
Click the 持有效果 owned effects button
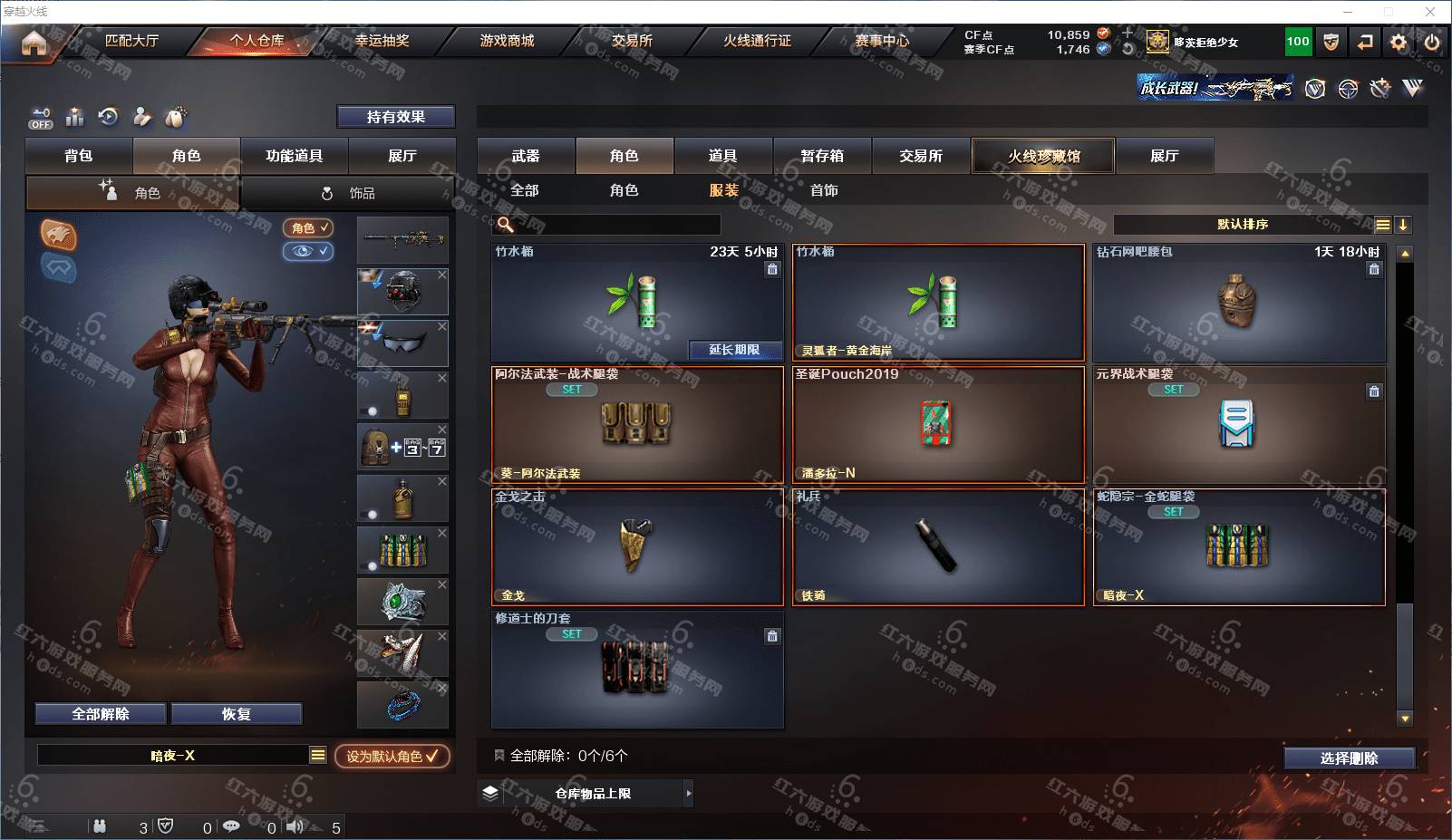[x=395, y=117]
